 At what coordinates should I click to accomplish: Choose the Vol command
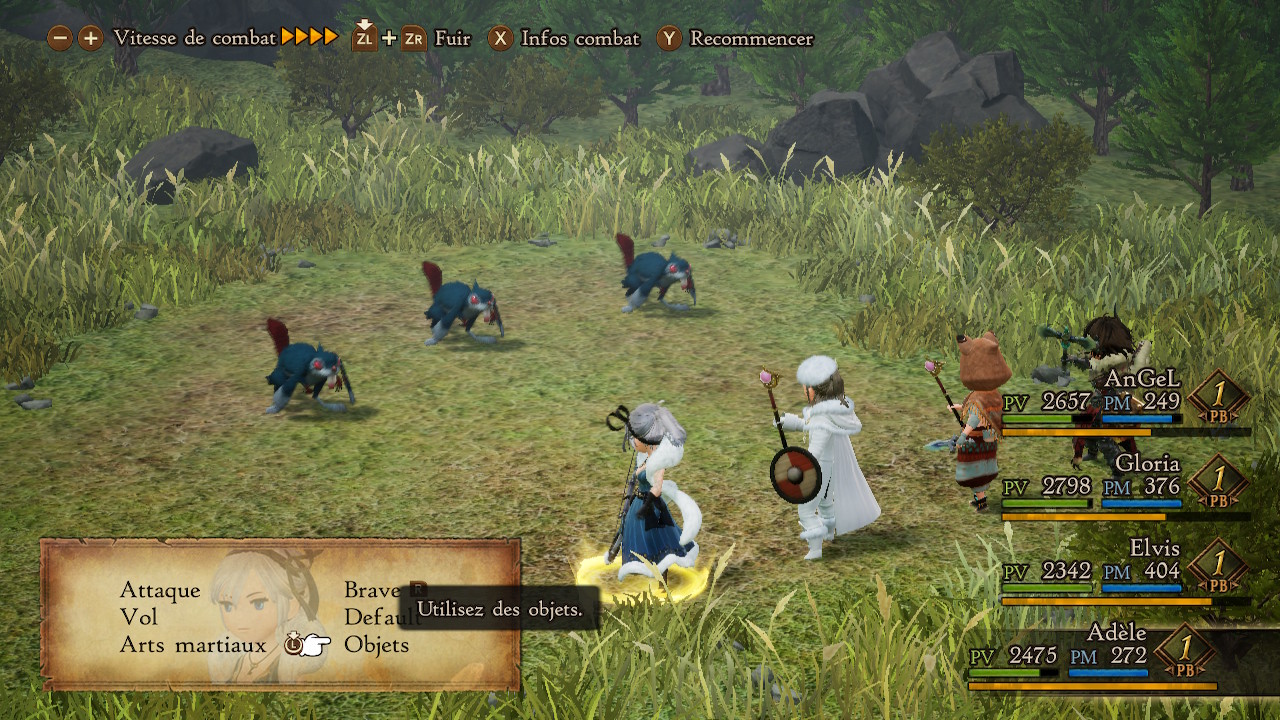[139, 618]
